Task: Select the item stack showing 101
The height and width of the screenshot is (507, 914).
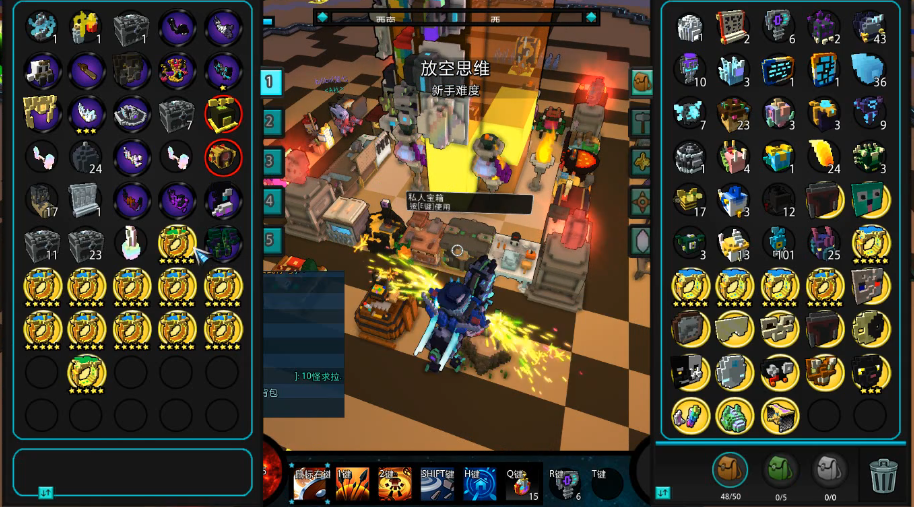Action: click(778, 242)
